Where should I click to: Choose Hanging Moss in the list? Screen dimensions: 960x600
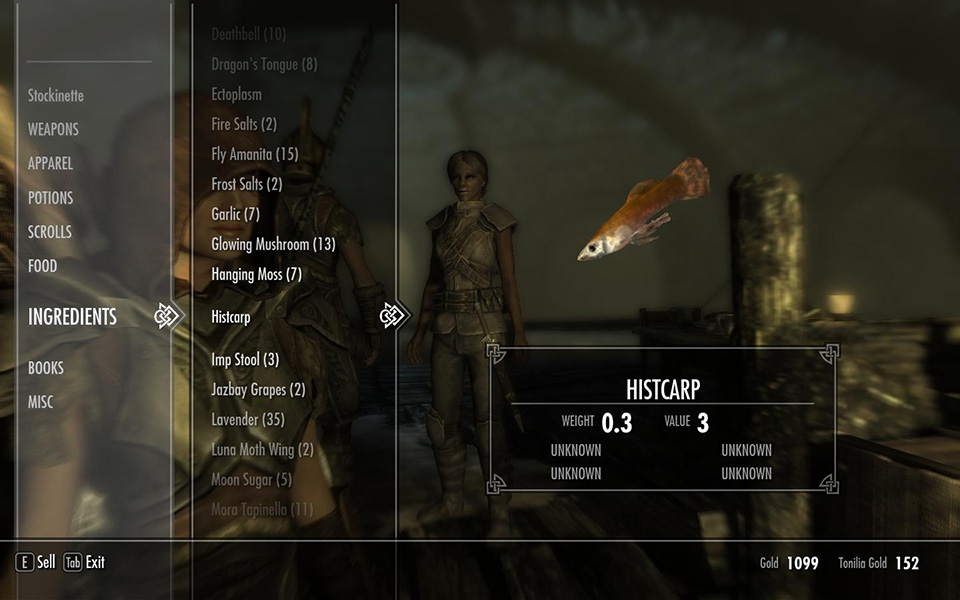click(x=256, y=274)
